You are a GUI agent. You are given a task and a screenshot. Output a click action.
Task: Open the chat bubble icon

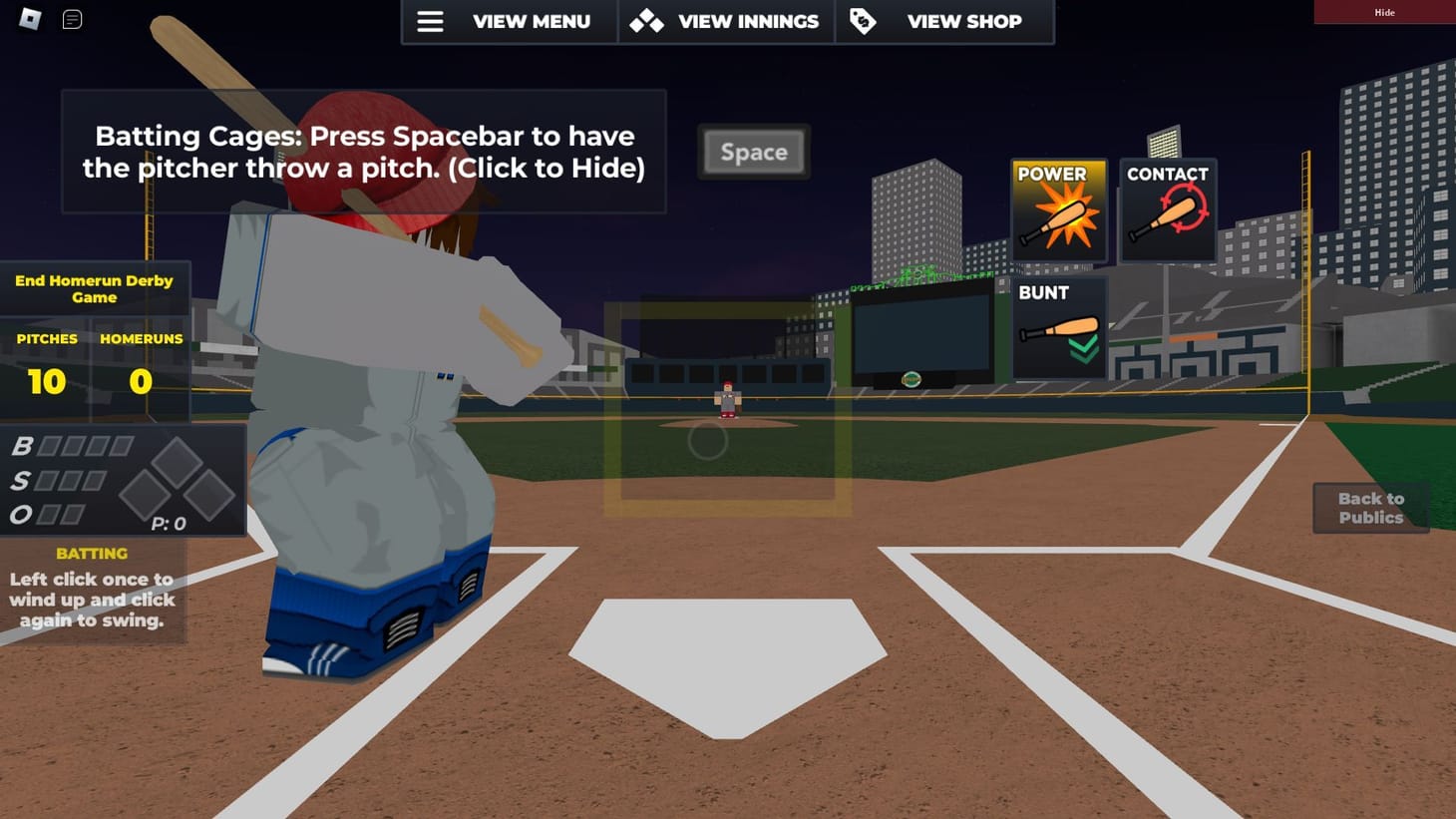tap(70, 18)
